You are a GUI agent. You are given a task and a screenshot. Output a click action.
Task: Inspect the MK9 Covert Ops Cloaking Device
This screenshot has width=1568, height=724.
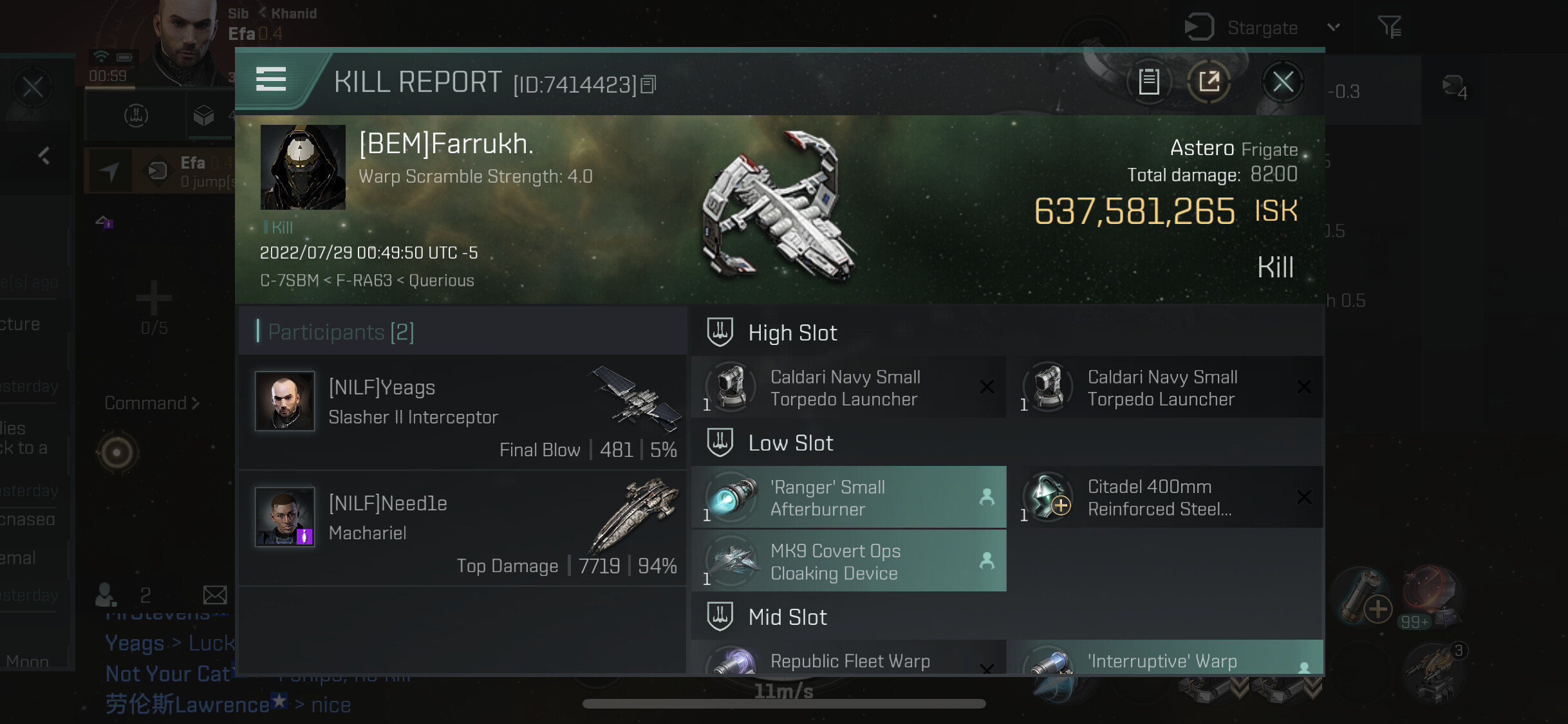tap(848, 561)
